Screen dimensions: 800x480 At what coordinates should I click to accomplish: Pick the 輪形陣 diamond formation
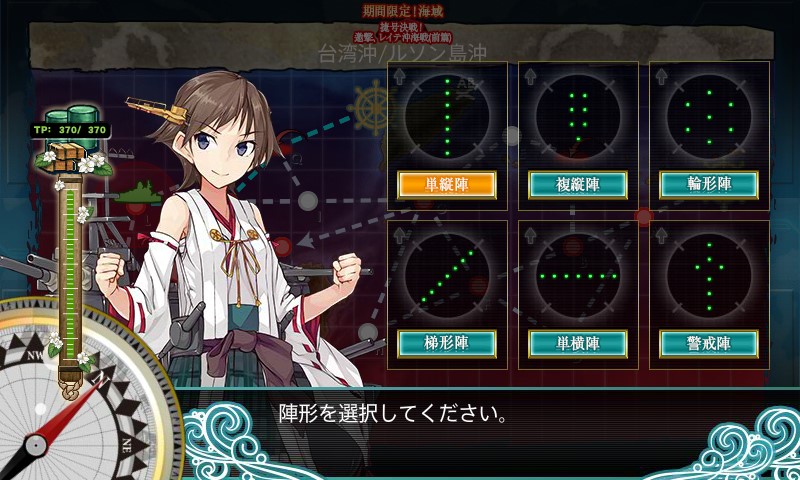[708, 185]
